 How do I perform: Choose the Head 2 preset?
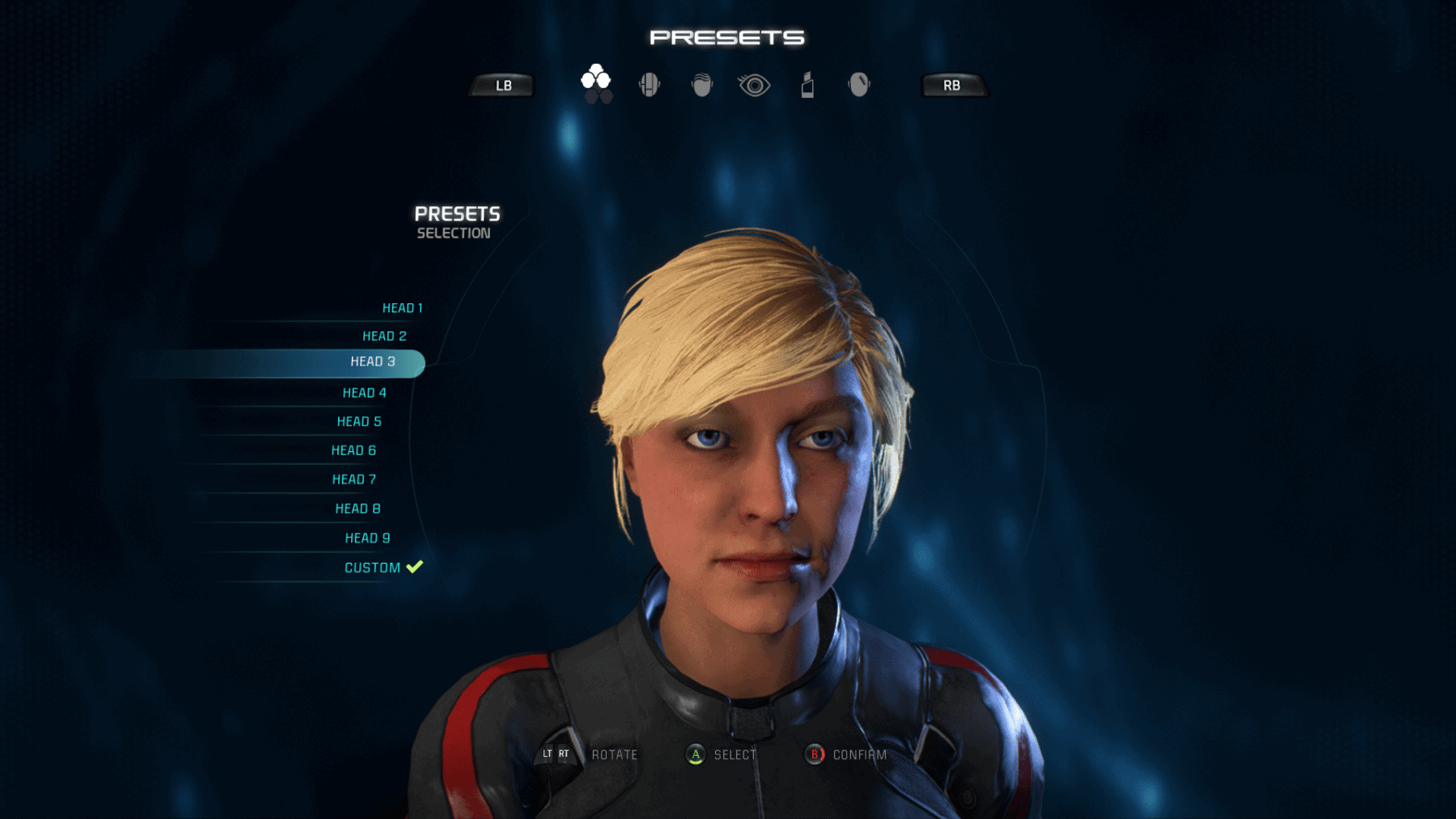[x=384, y=336]
